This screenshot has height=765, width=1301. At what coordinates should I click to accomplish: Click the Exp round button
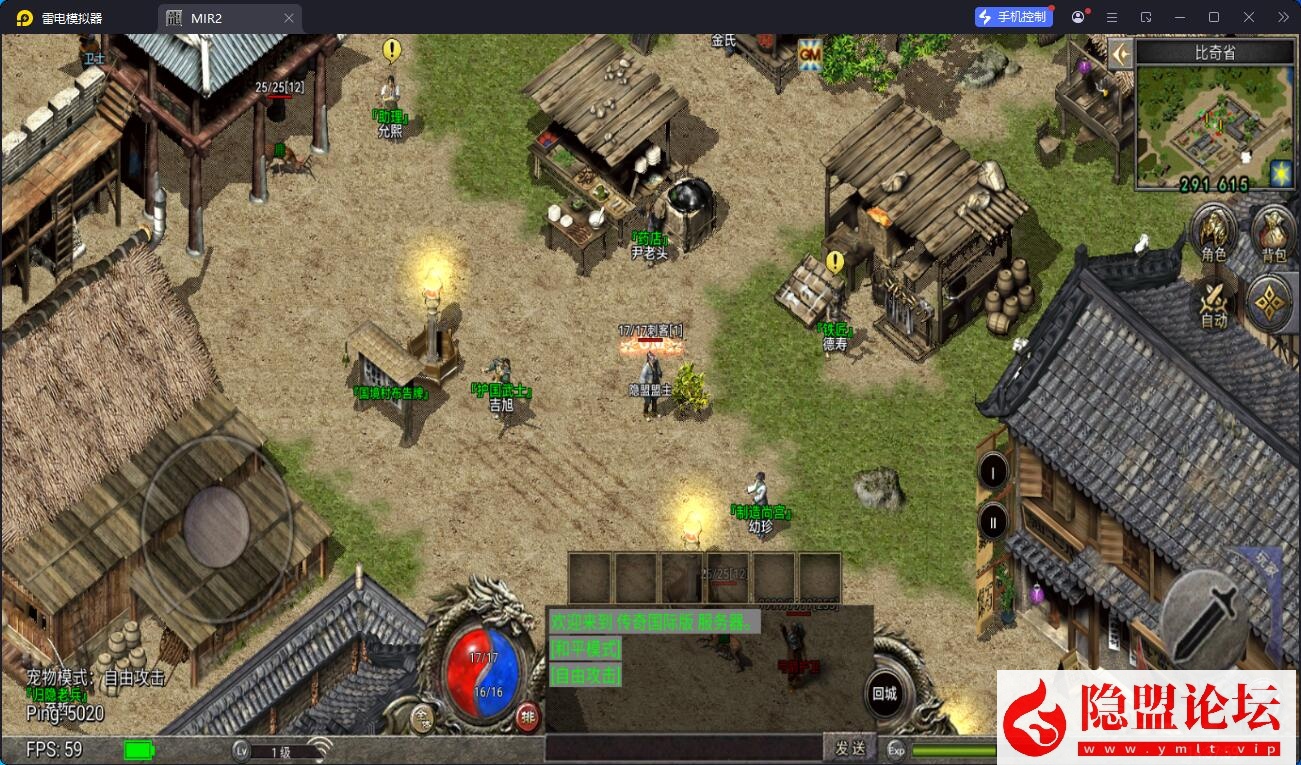[896, 750]
